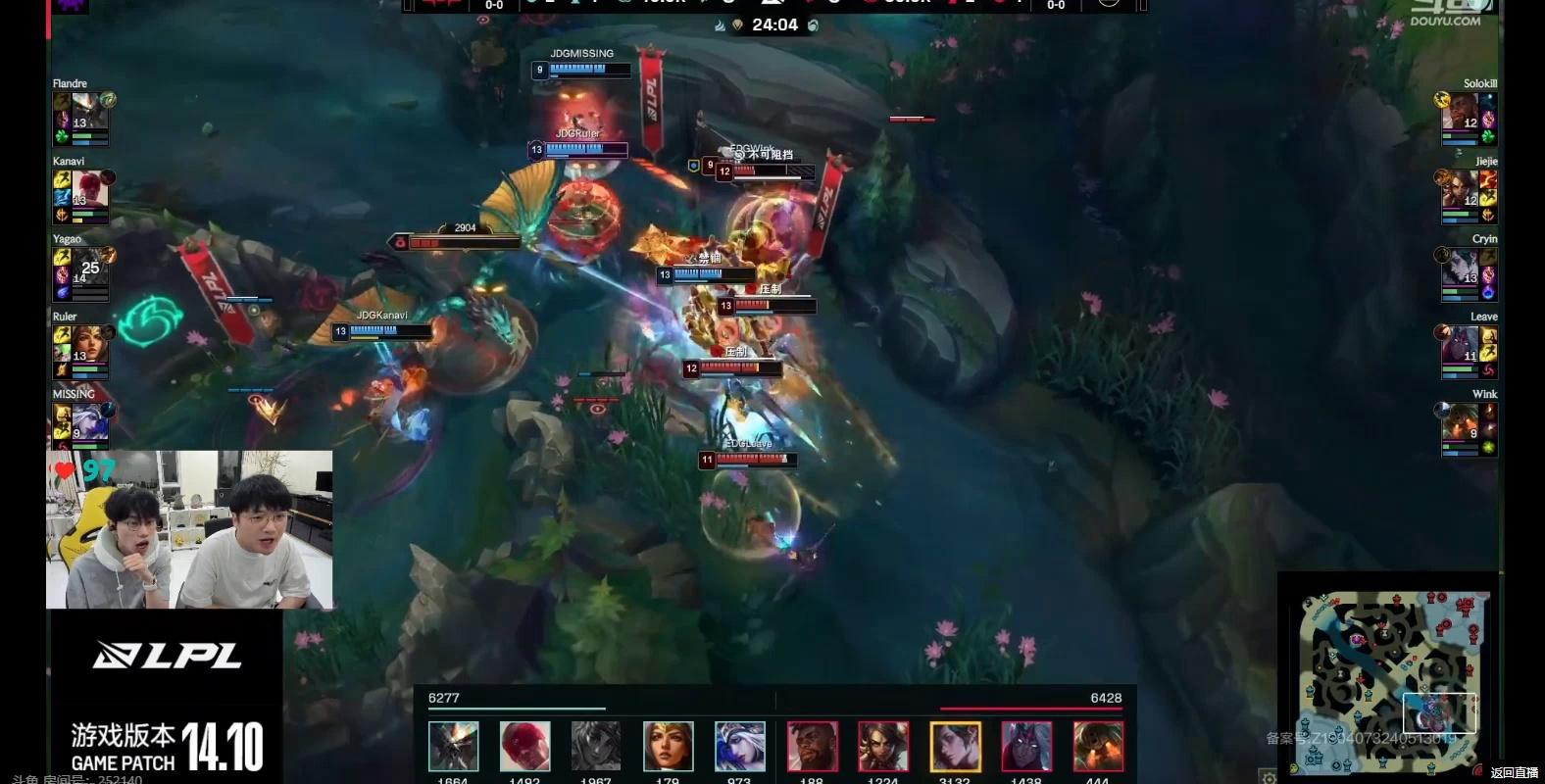
Task: Select the Ashe portrait in the bottom bar
Action: coord(740,747)
